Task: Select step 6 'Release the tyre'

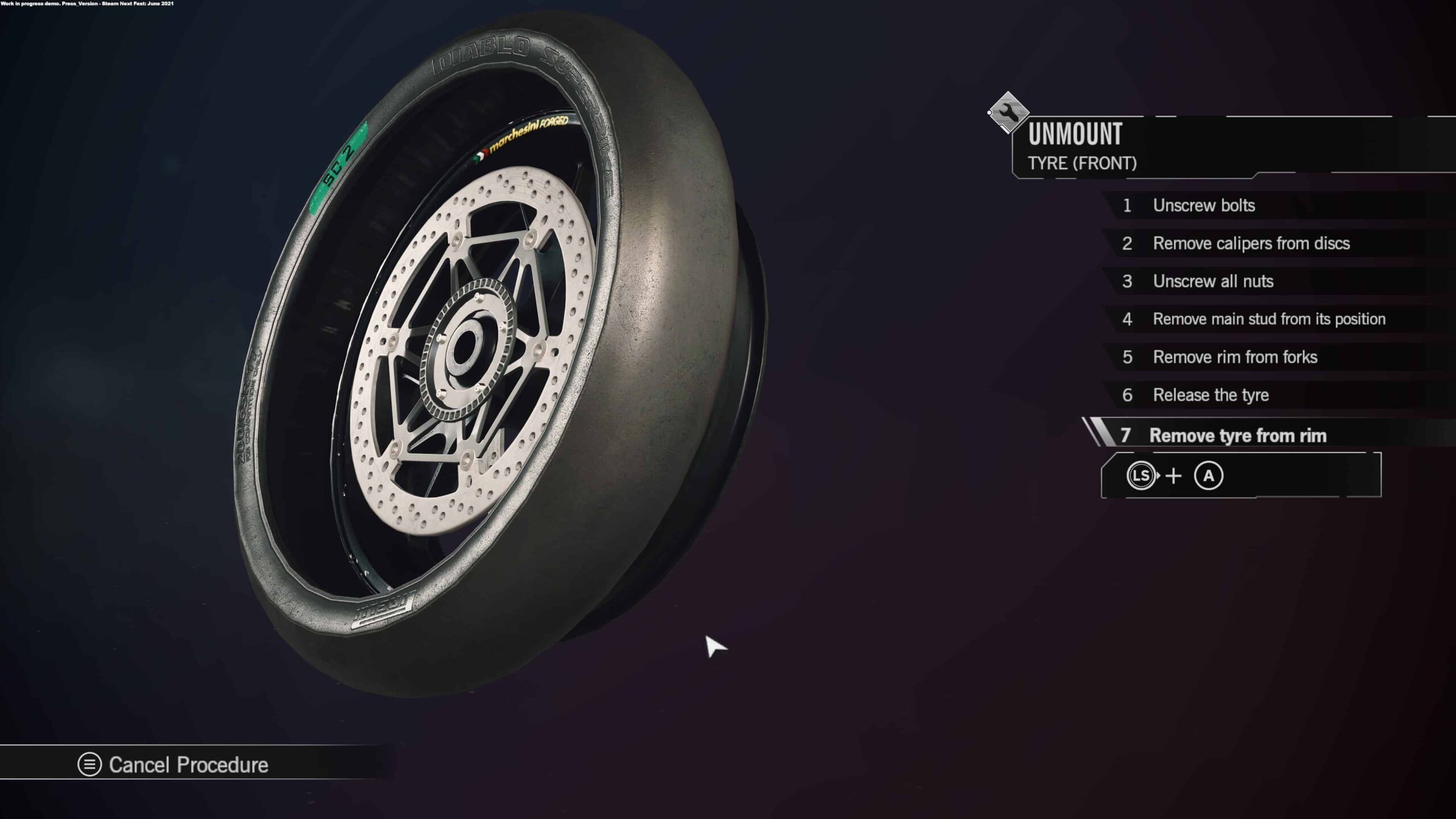Action: [x=1209, y=395]
